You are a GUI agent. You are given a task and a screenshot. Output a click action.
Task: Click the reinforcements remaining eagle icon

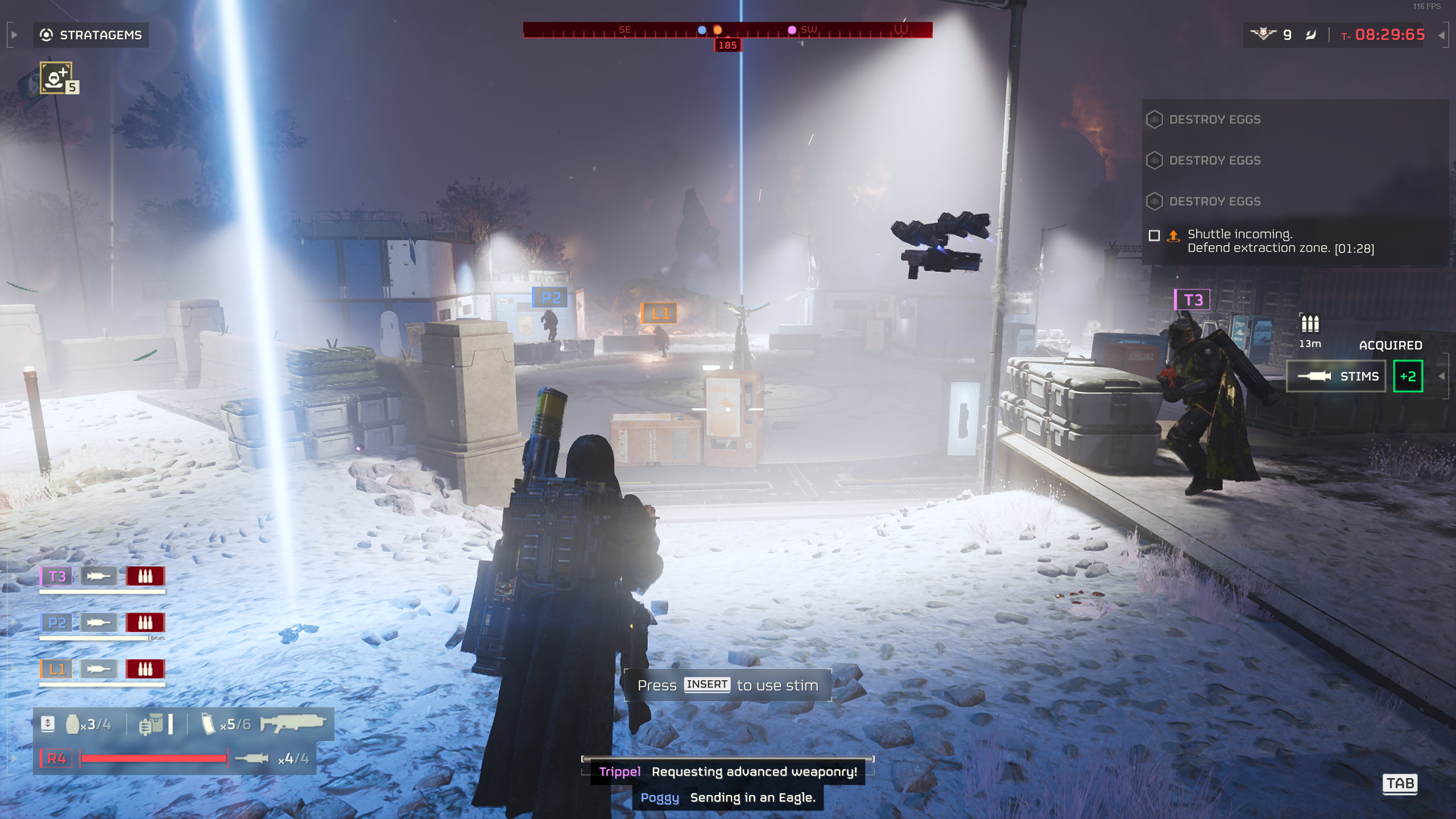(x=1263, y=35)
